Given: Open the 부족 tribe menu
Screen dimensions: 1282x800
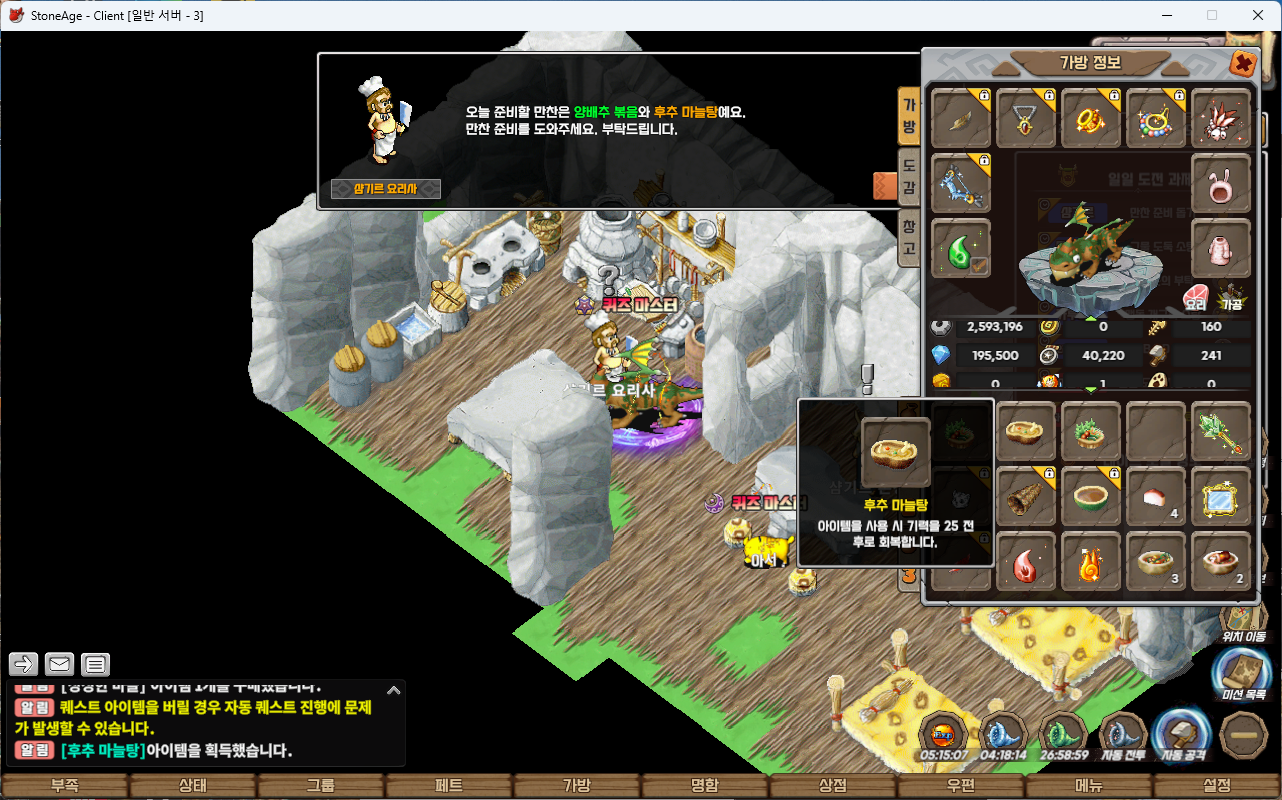Looking at the screenshot, I should [x=64, y=786].
